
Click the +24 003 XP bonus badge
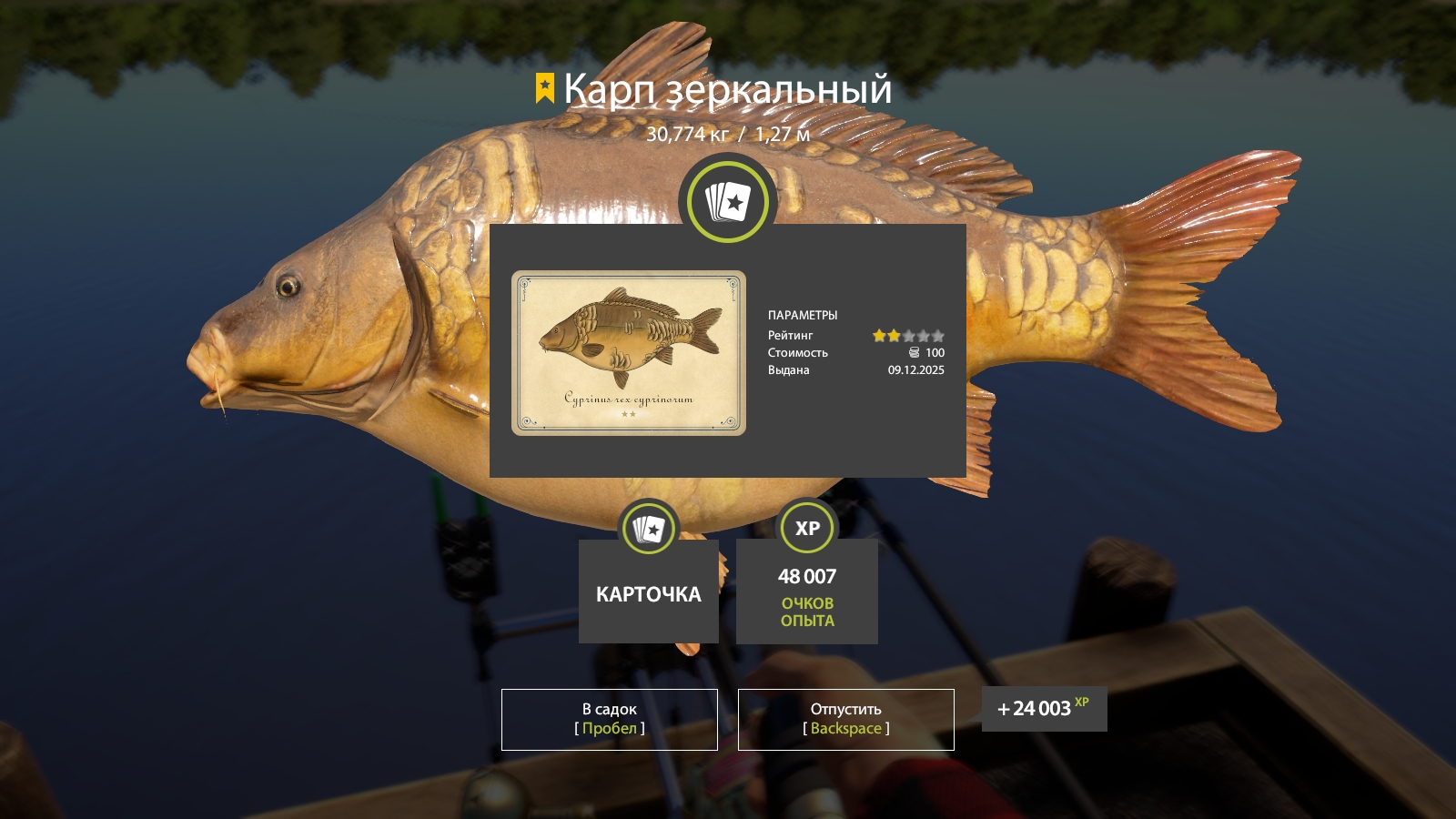point(1044,709)
